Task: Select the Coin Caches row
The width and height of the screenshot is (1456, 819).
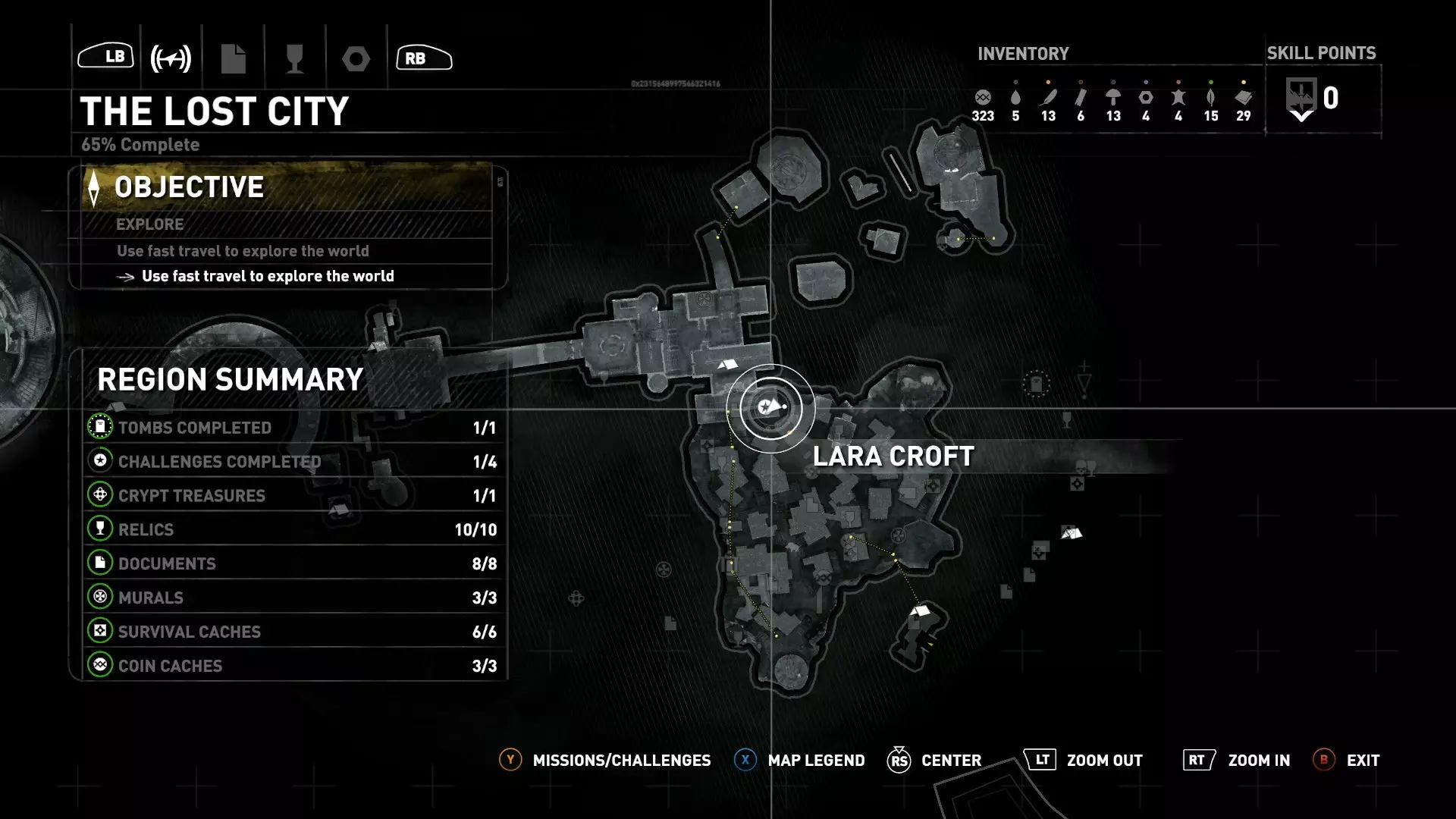Action: (292, 666)
